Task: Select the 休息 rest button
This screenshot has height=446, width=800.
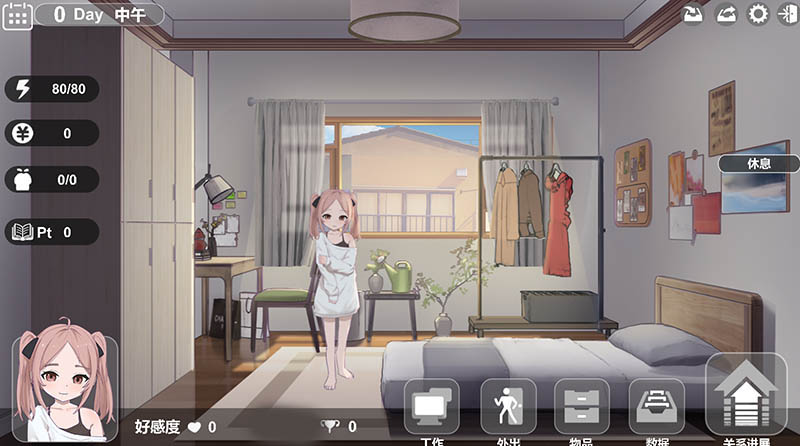Action: [759, 163]
